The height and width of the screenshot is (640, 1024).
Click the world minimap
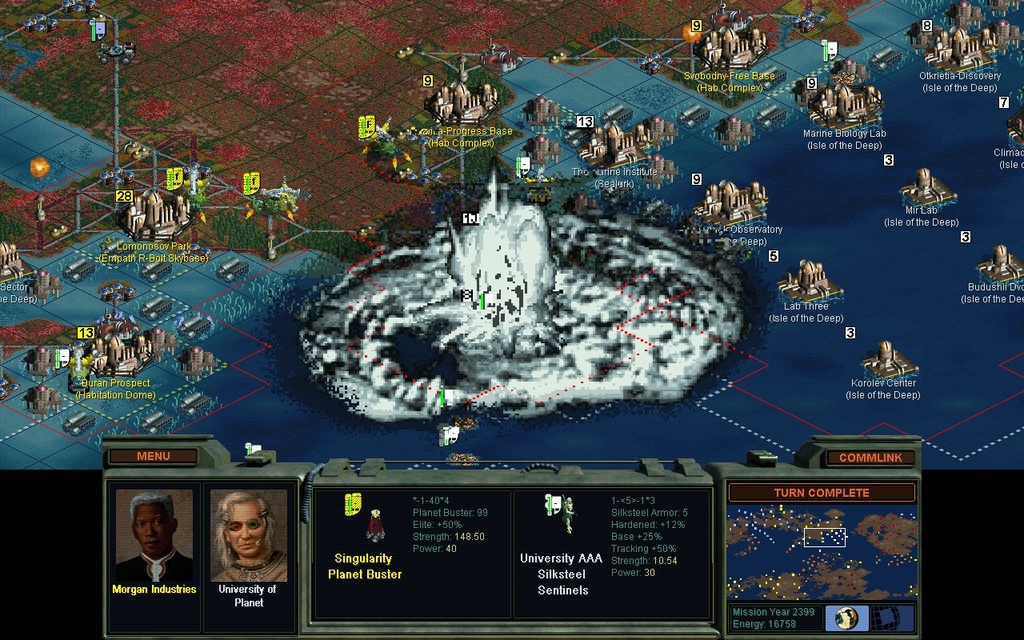pos(821,551)
